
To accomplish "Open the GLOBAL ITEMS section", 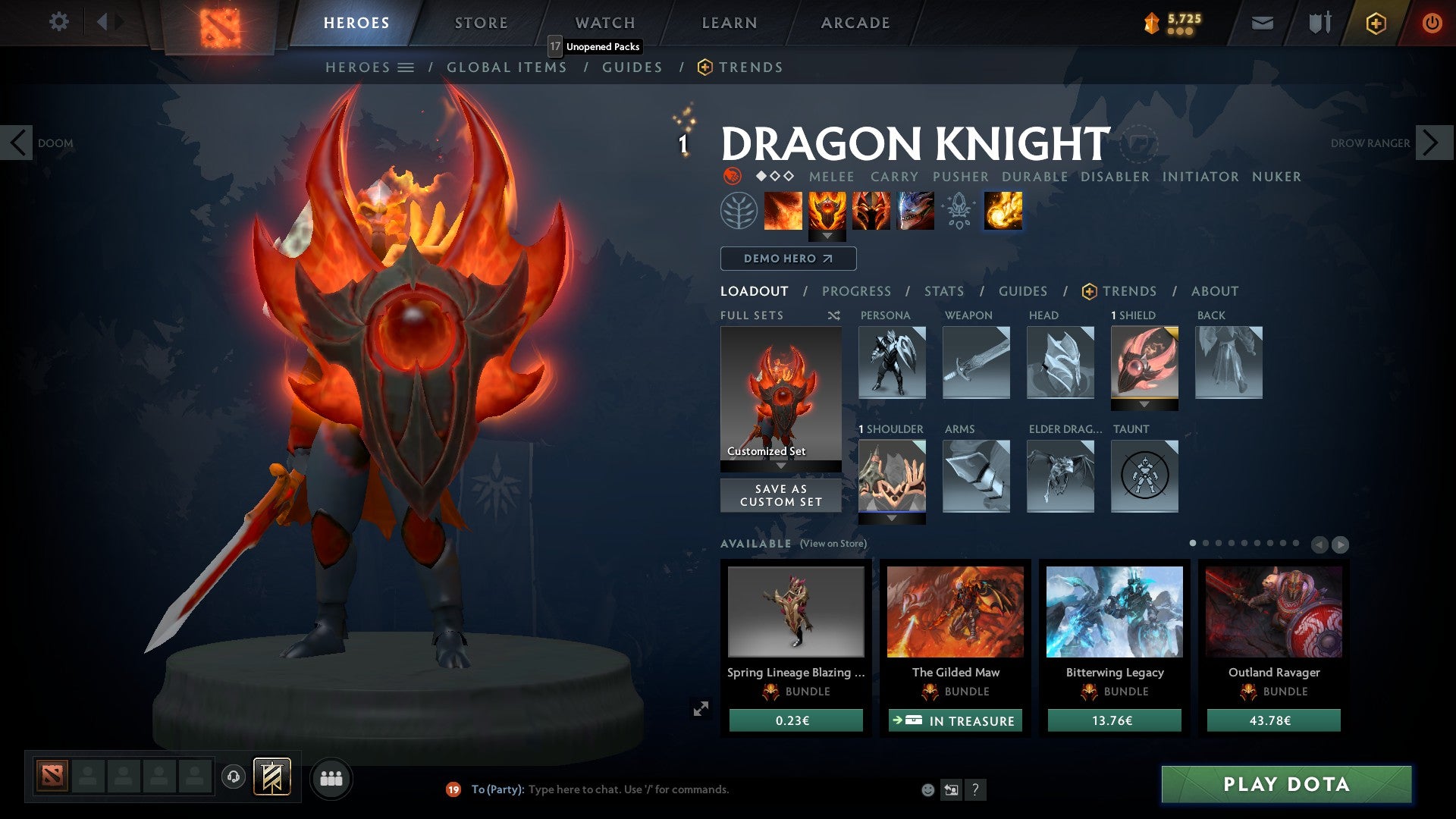I will pos(506,67).
